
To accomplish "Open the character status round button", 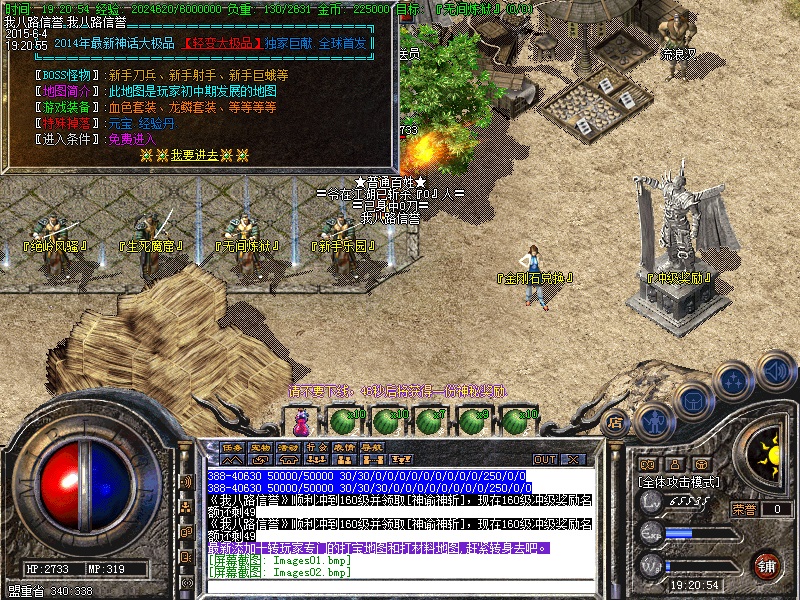I will 653,421.
